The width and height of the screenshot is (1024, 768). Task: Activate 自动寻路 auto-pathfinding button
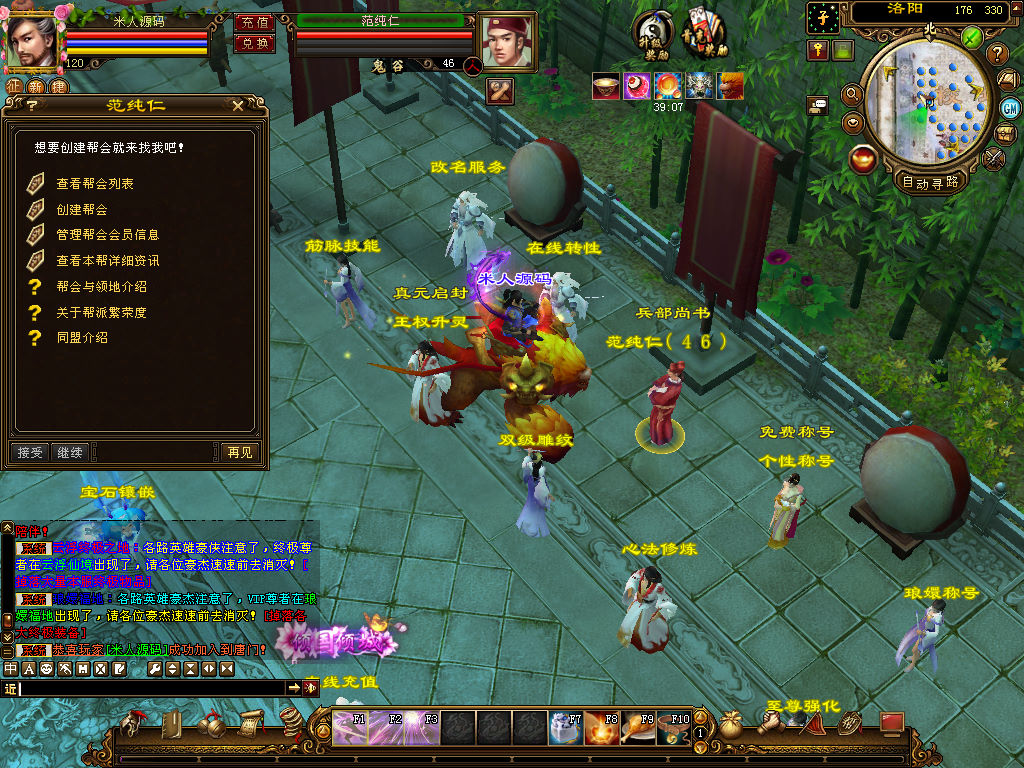click(930, 182)
